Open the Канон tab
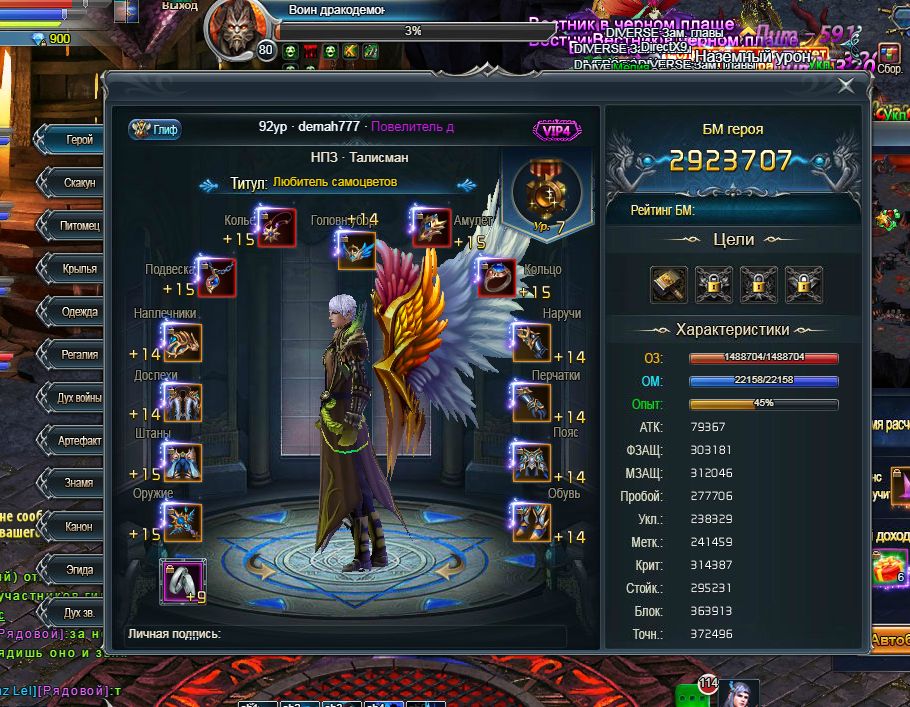The height and width of the screenshot is (707, 910). point(78,526)
